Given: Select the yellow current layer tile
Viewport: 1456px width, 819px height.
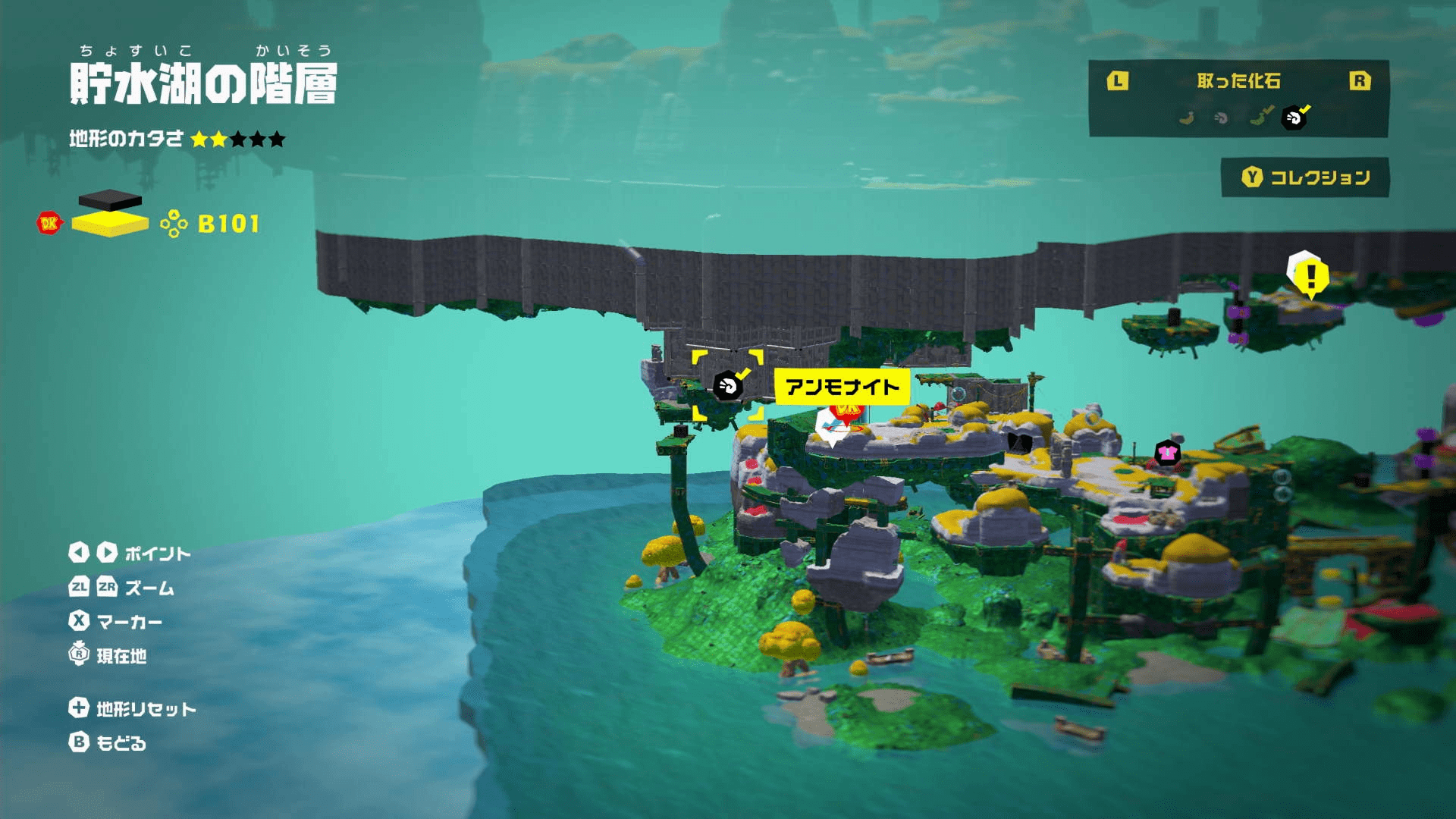Looking at the screenshot, I should (110, 224).
